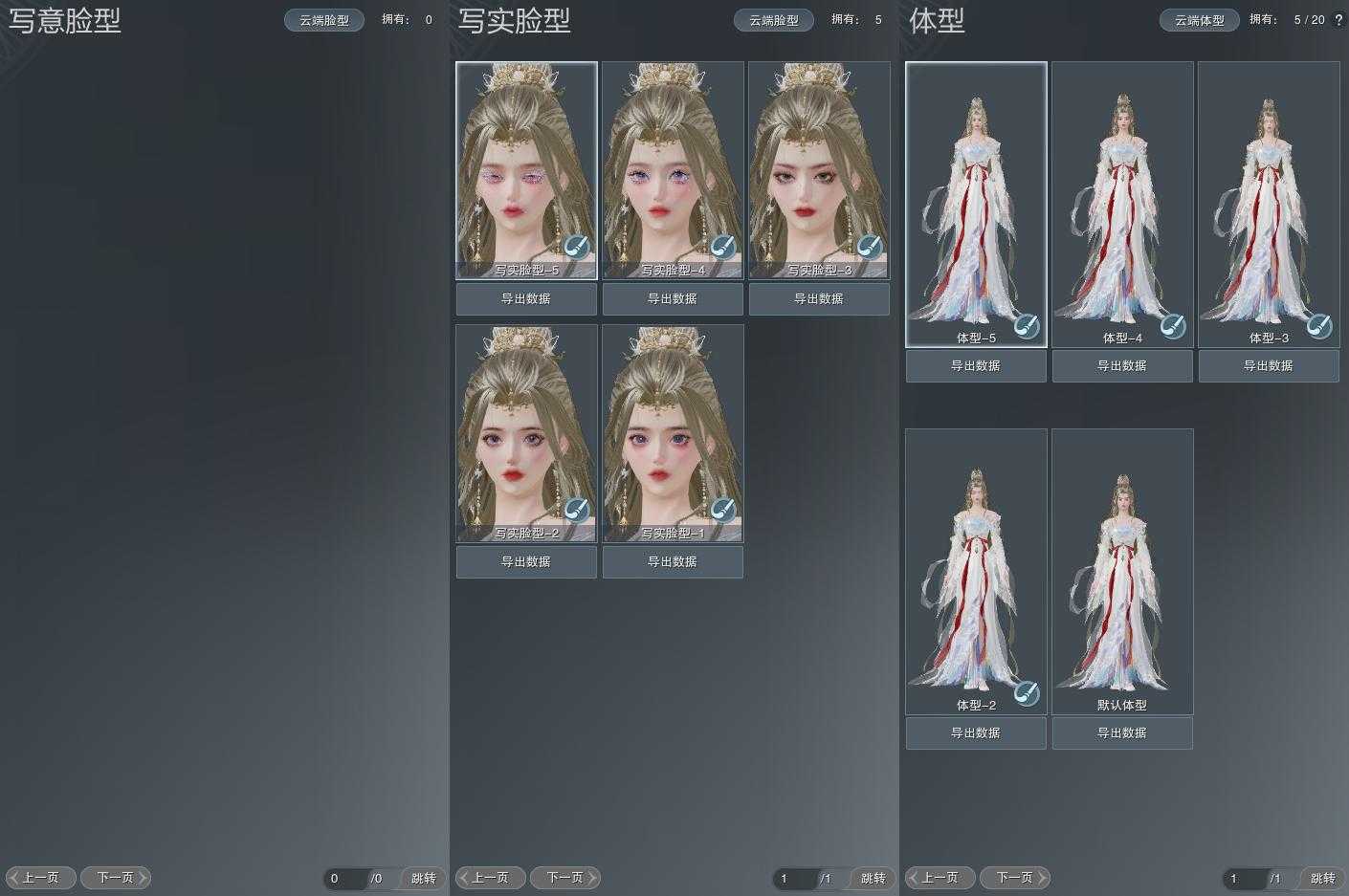Open the 云端体型 cloud body list

1200,20
